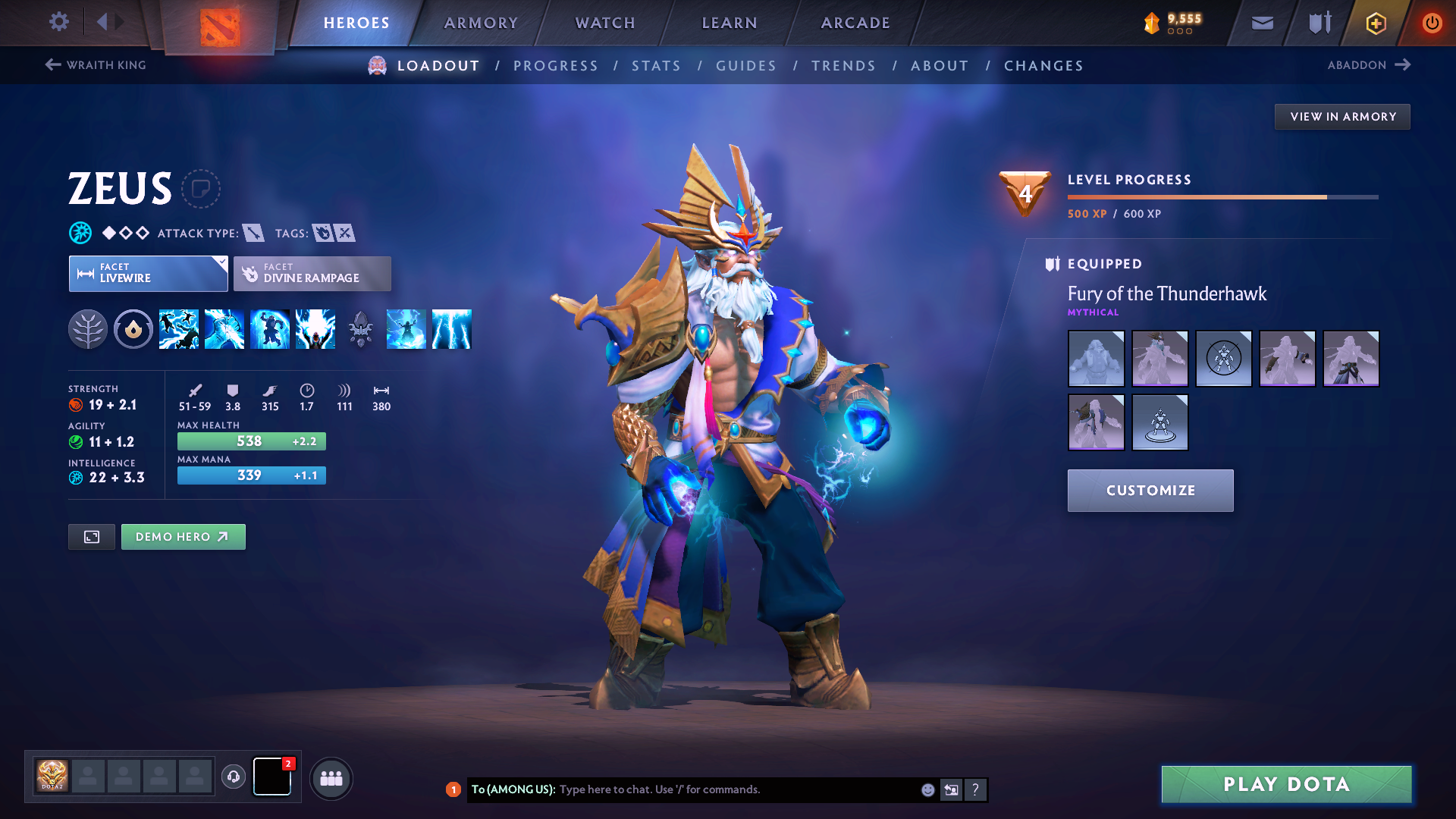Viewport: 1456px width, 819px height.
Task: Open the mail envelope icon in the top bar
Action: point(1261,23)
